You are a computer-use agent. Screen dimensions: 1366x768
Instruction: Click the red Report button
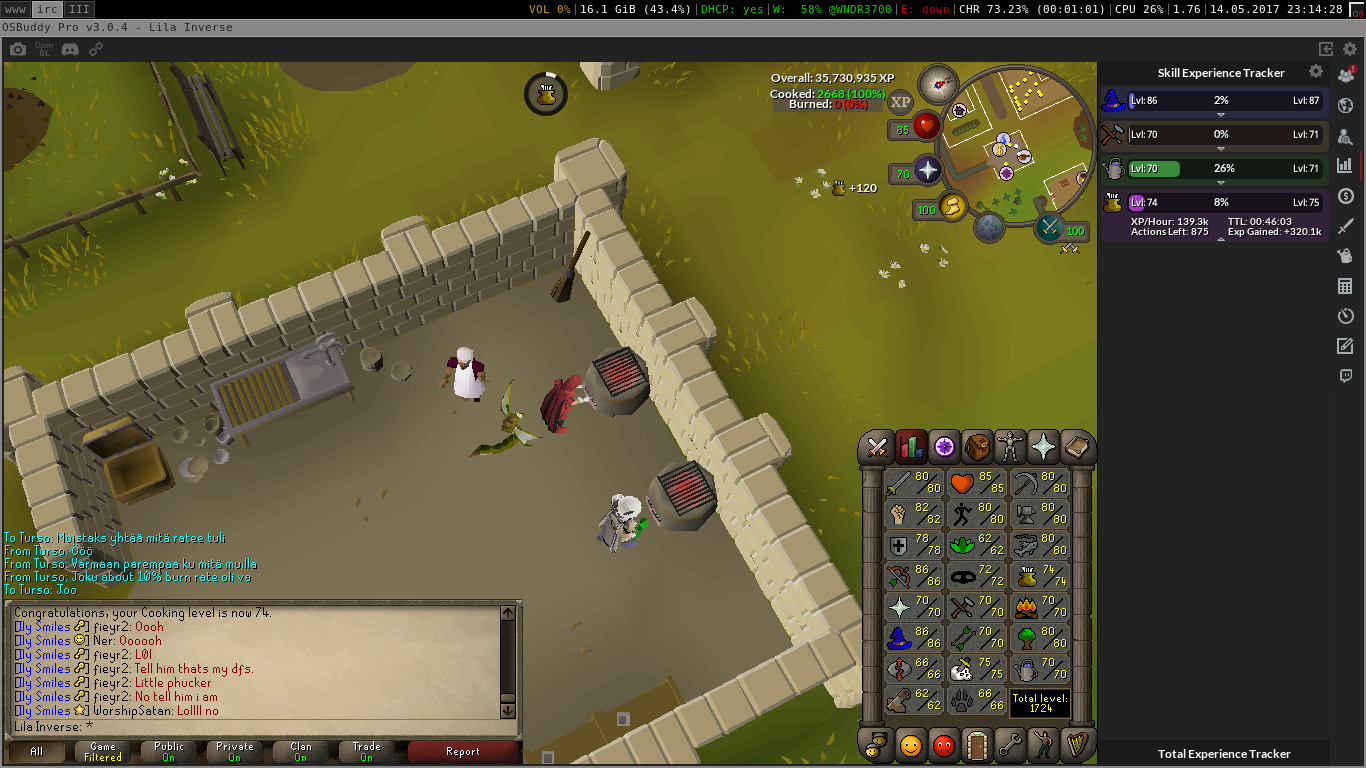(462, 752)
